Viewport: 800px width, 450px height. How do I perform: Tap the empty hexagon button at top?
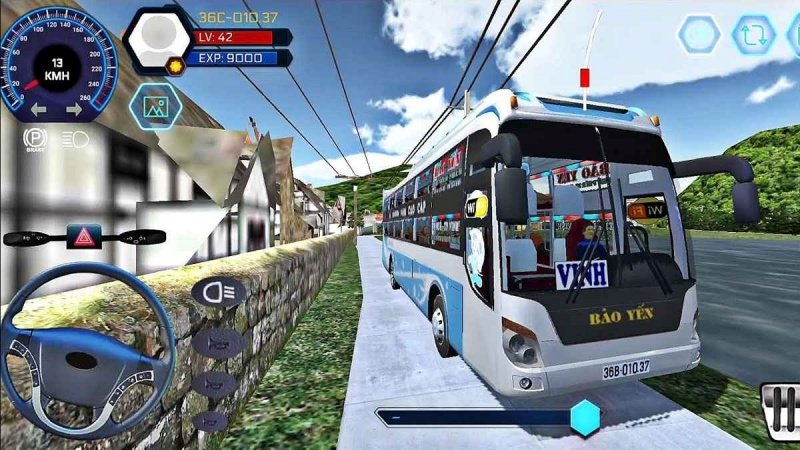point(699,35)
